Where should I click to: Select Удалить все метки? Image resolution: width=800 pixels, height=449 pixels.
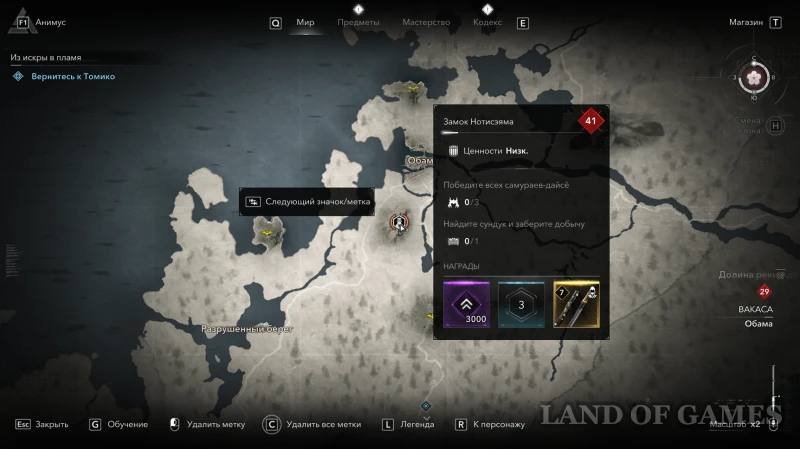coord(323,424)
